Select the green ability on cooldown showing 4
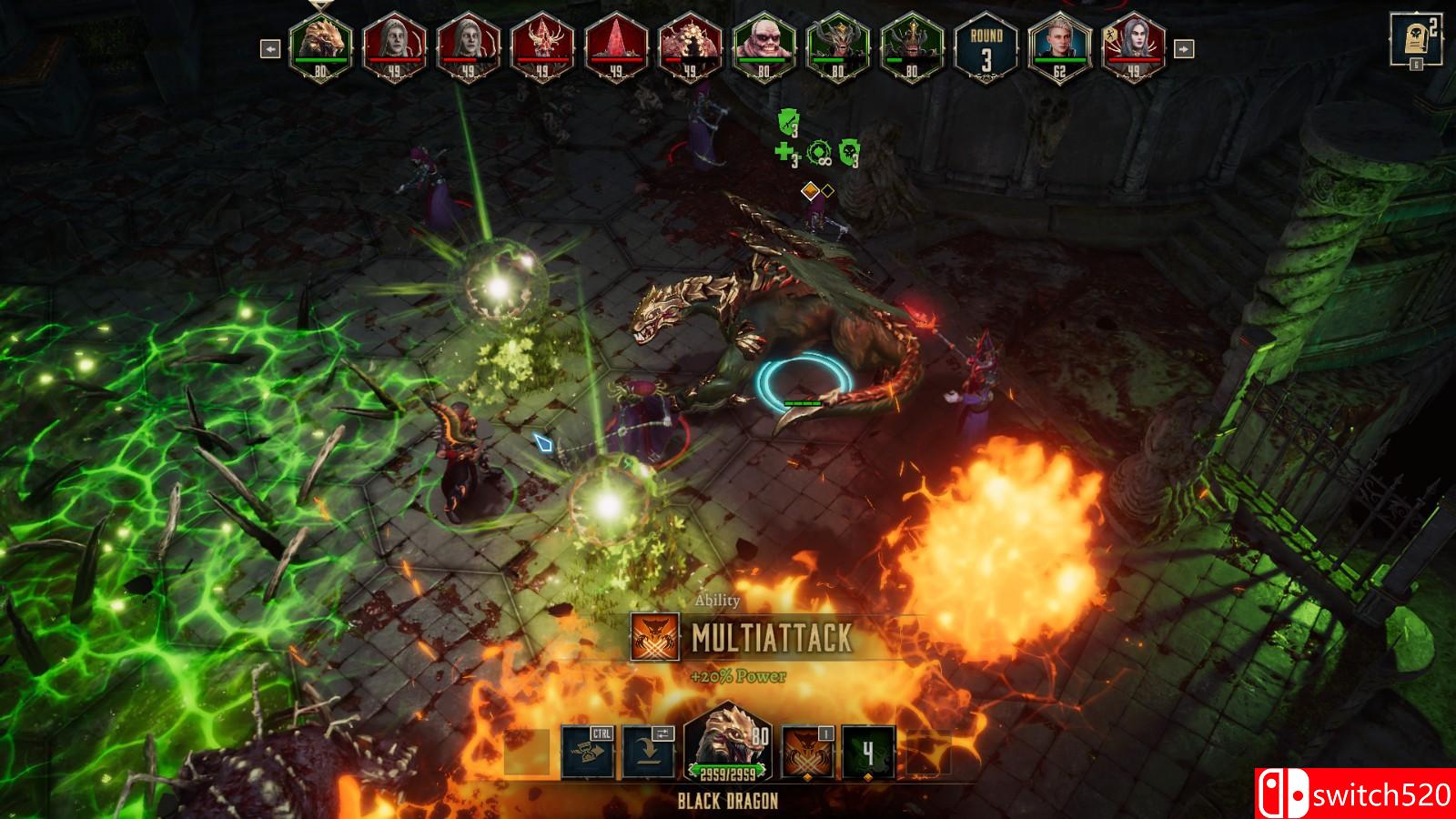 [x=868, y=753]
